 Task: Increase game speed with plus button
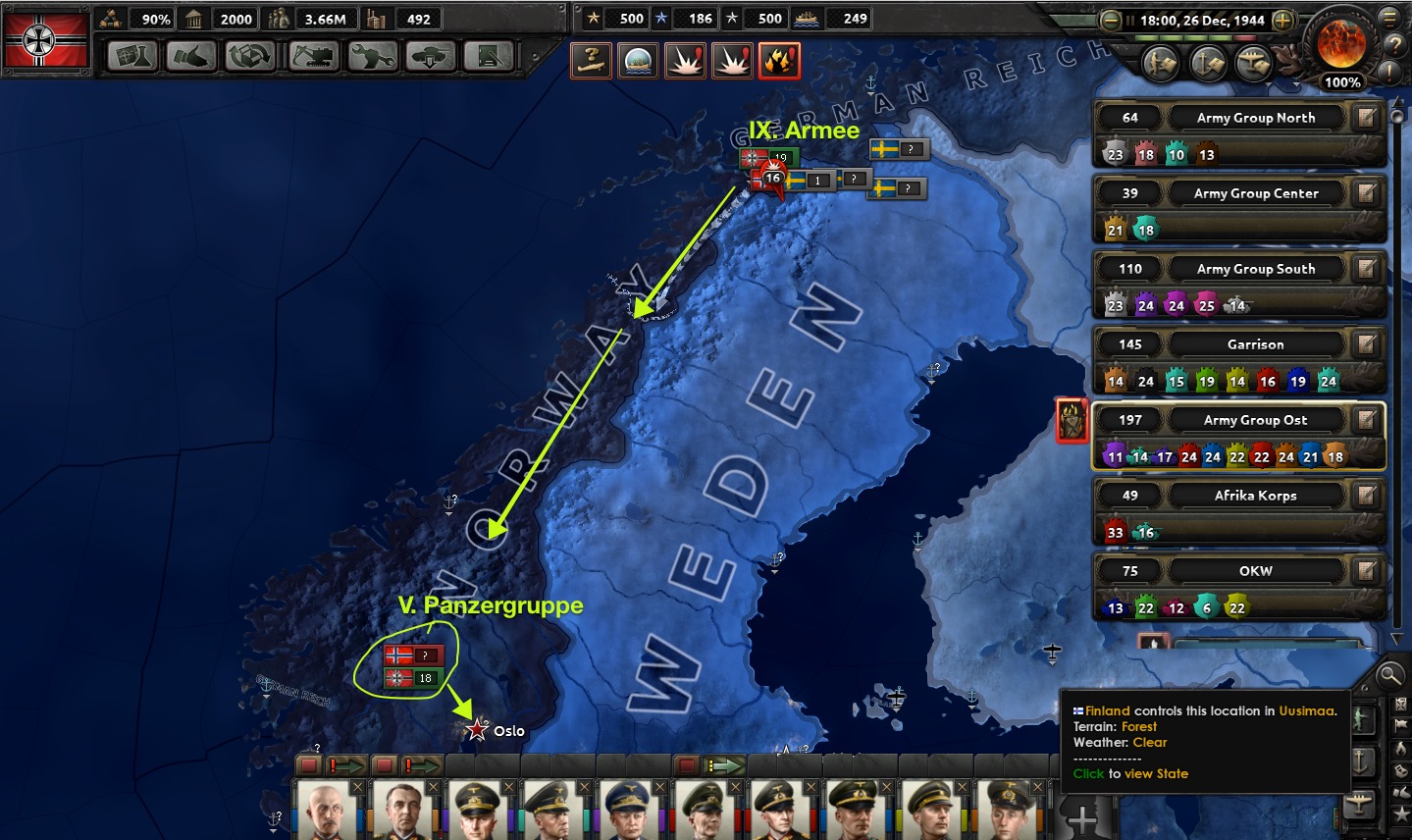[1282, 20]
